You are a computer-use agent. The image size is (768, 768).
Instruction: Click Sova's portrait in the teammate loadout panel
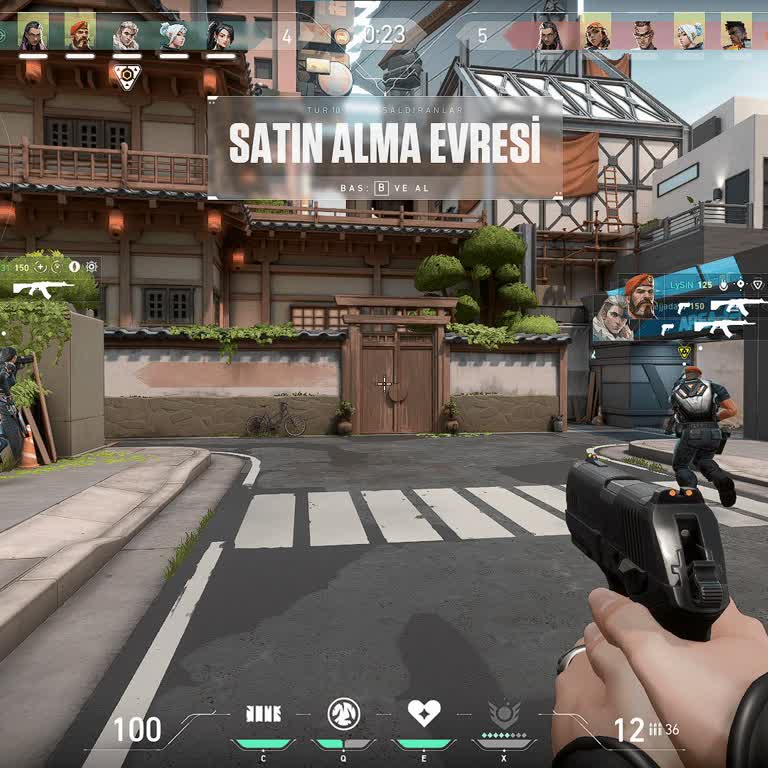tap(613, 320)
